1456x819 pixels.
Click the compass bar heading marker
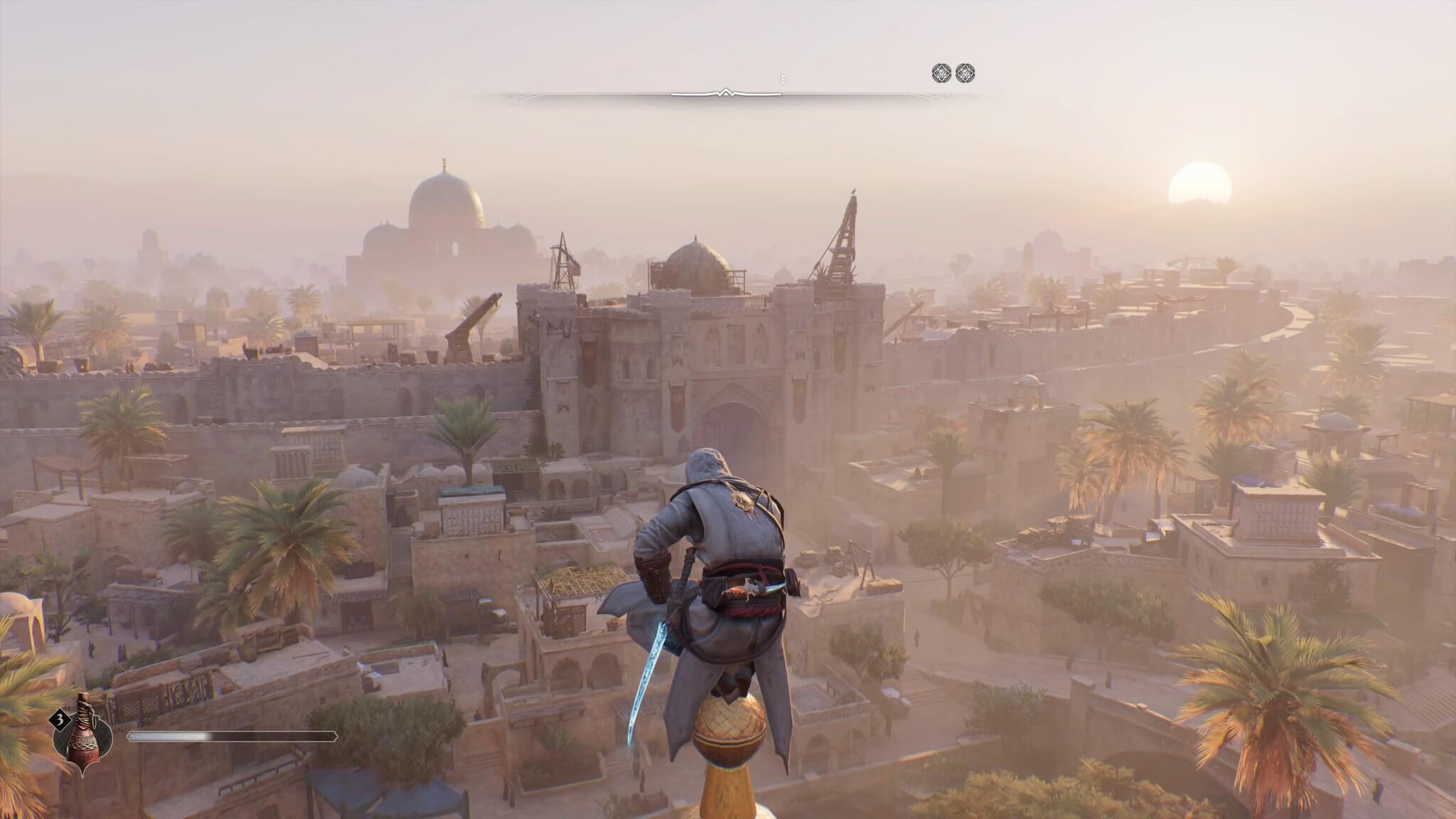pyautogui.click(x=725, y=92)
